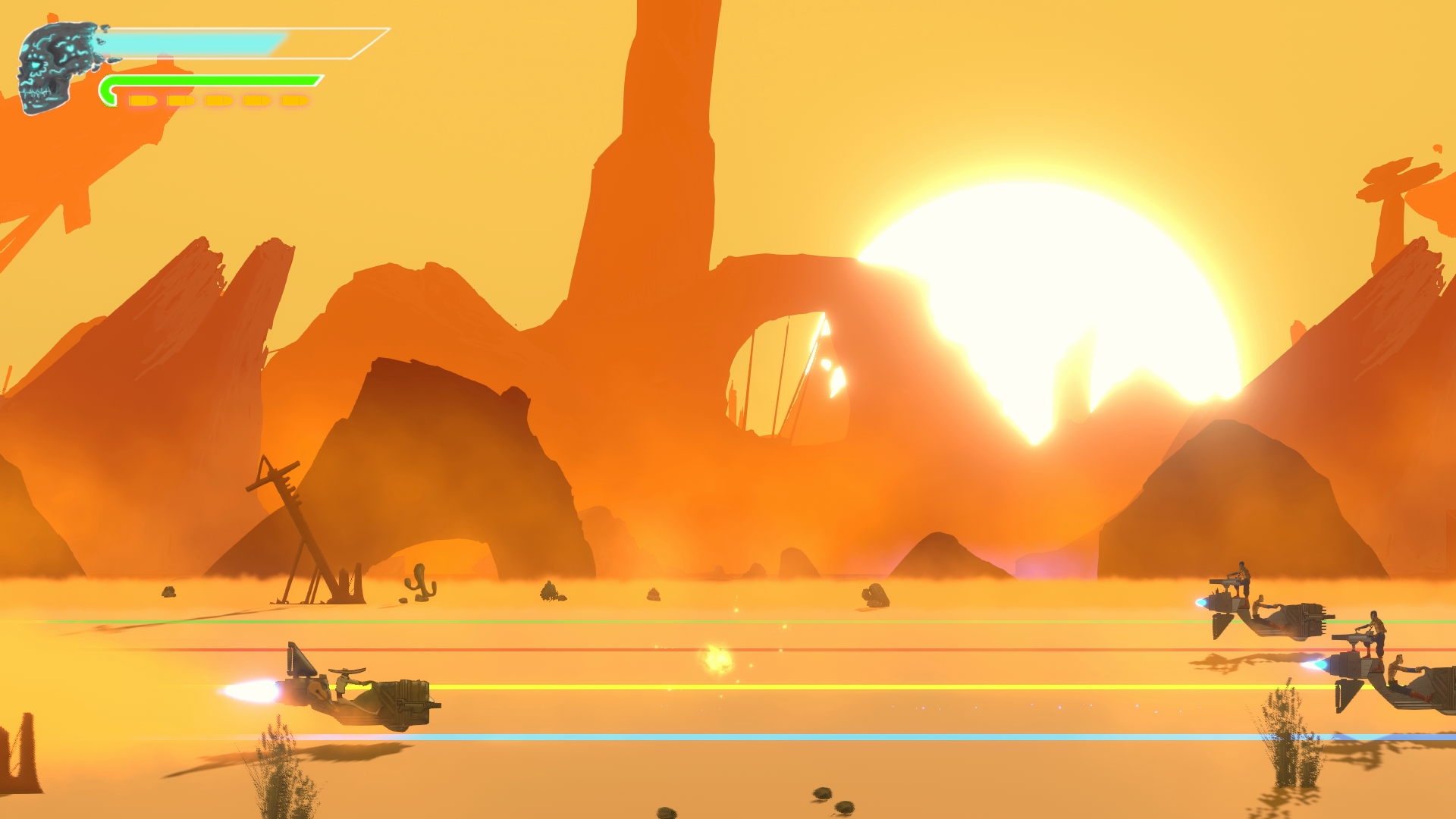This screenshot has height=819, width=1456.
Task: Click the third bullet in the ammo row
Action: click(x=220, y=101)
